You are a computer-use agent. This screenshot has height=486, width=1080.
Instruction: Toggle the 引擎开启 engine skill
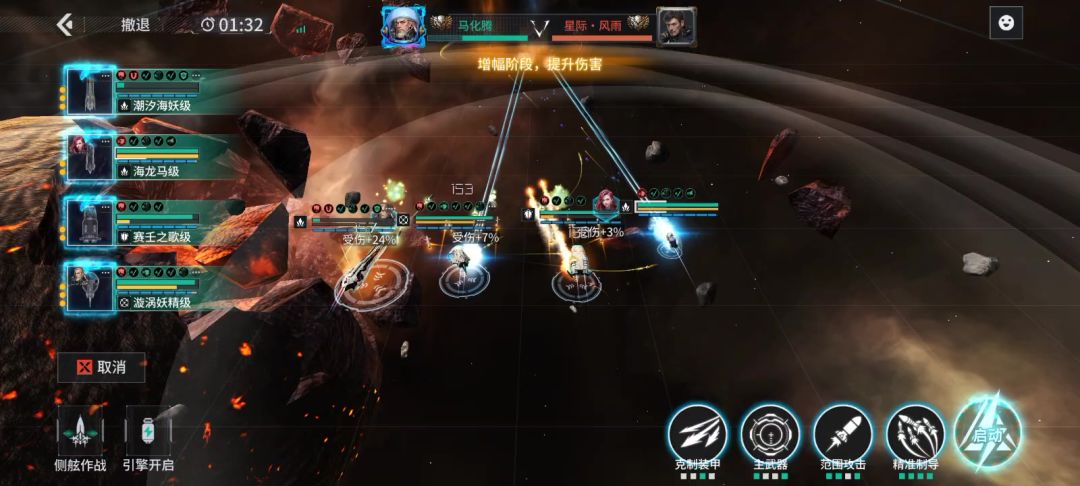[x=148, y=432]
